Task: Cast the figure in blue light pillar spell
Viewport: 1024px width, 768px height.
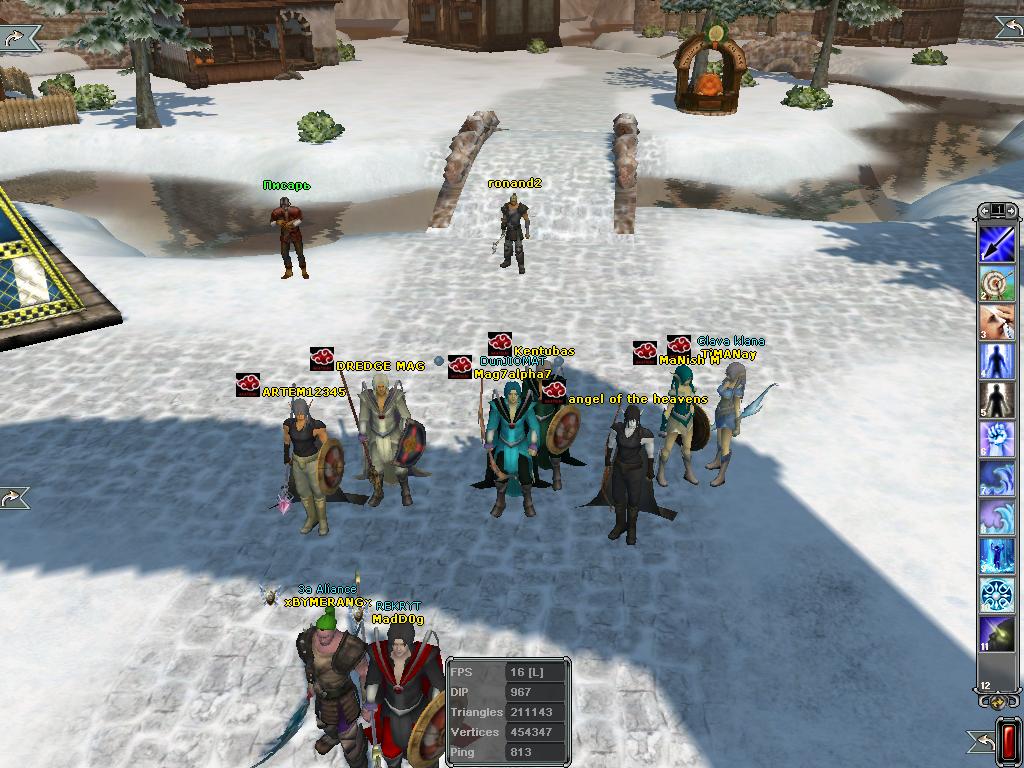Action: (997, 556)
